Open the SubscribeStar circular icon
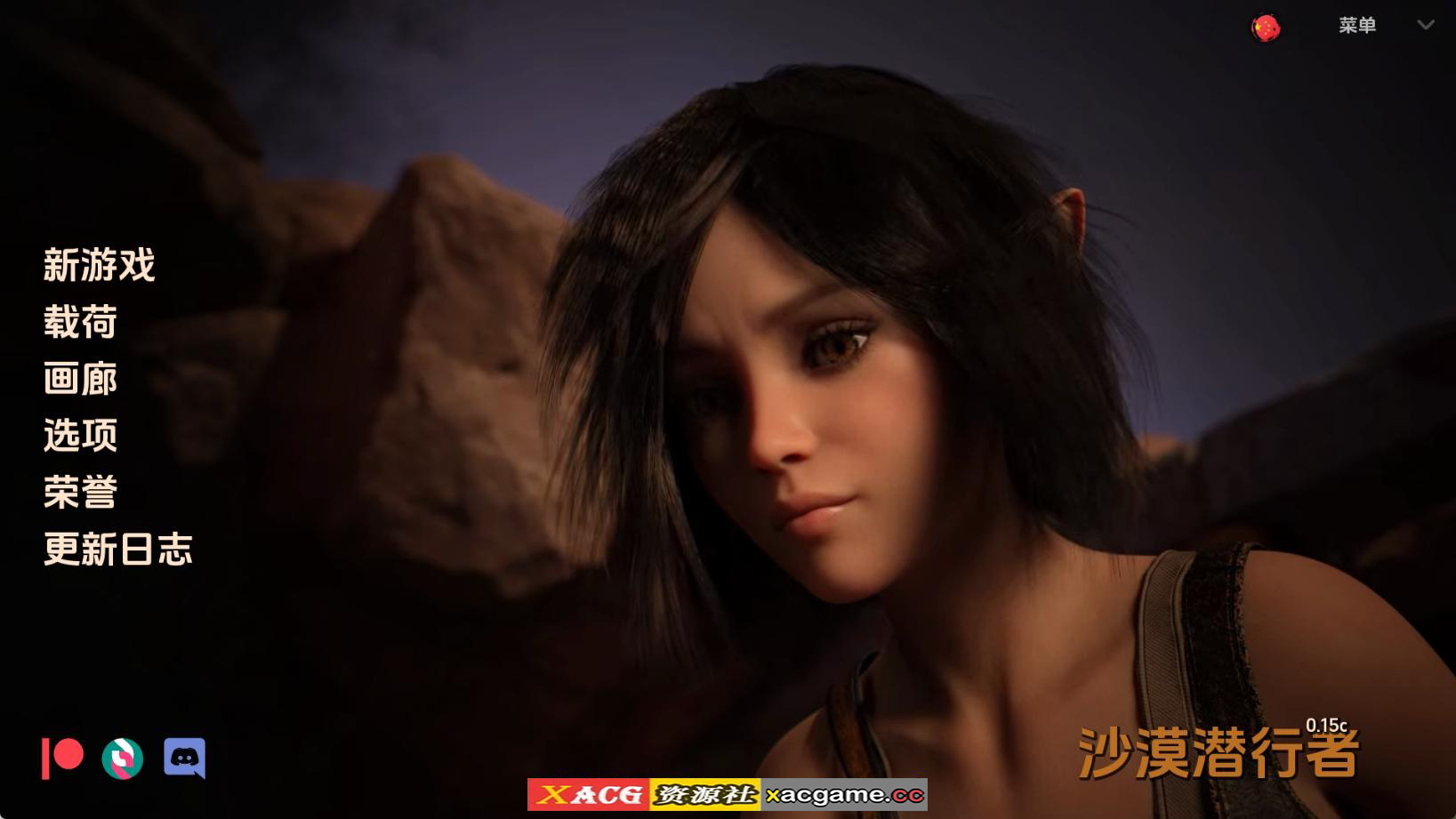 (x=122, y=759)
